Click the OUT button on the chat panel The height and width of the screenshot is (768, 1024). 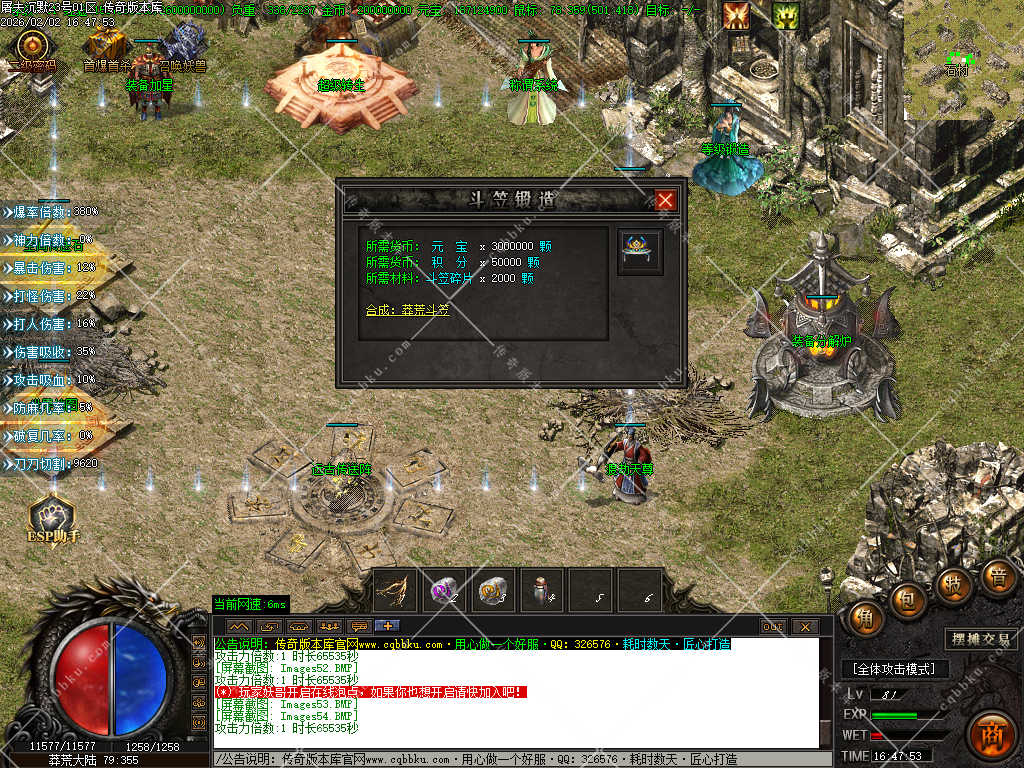pos(773,627)
